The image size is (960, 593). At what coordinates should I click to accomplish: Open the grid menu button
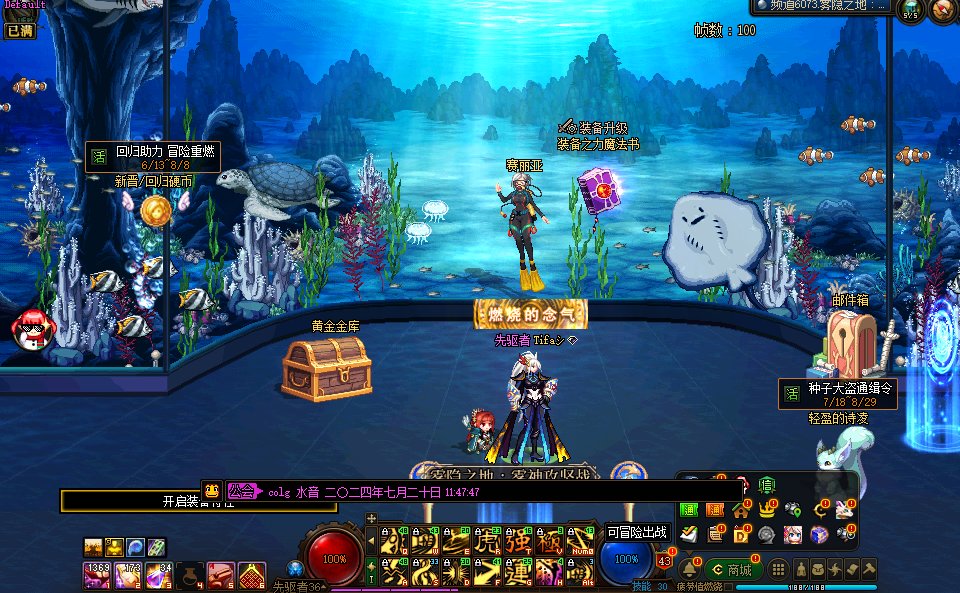click(778, 570)
